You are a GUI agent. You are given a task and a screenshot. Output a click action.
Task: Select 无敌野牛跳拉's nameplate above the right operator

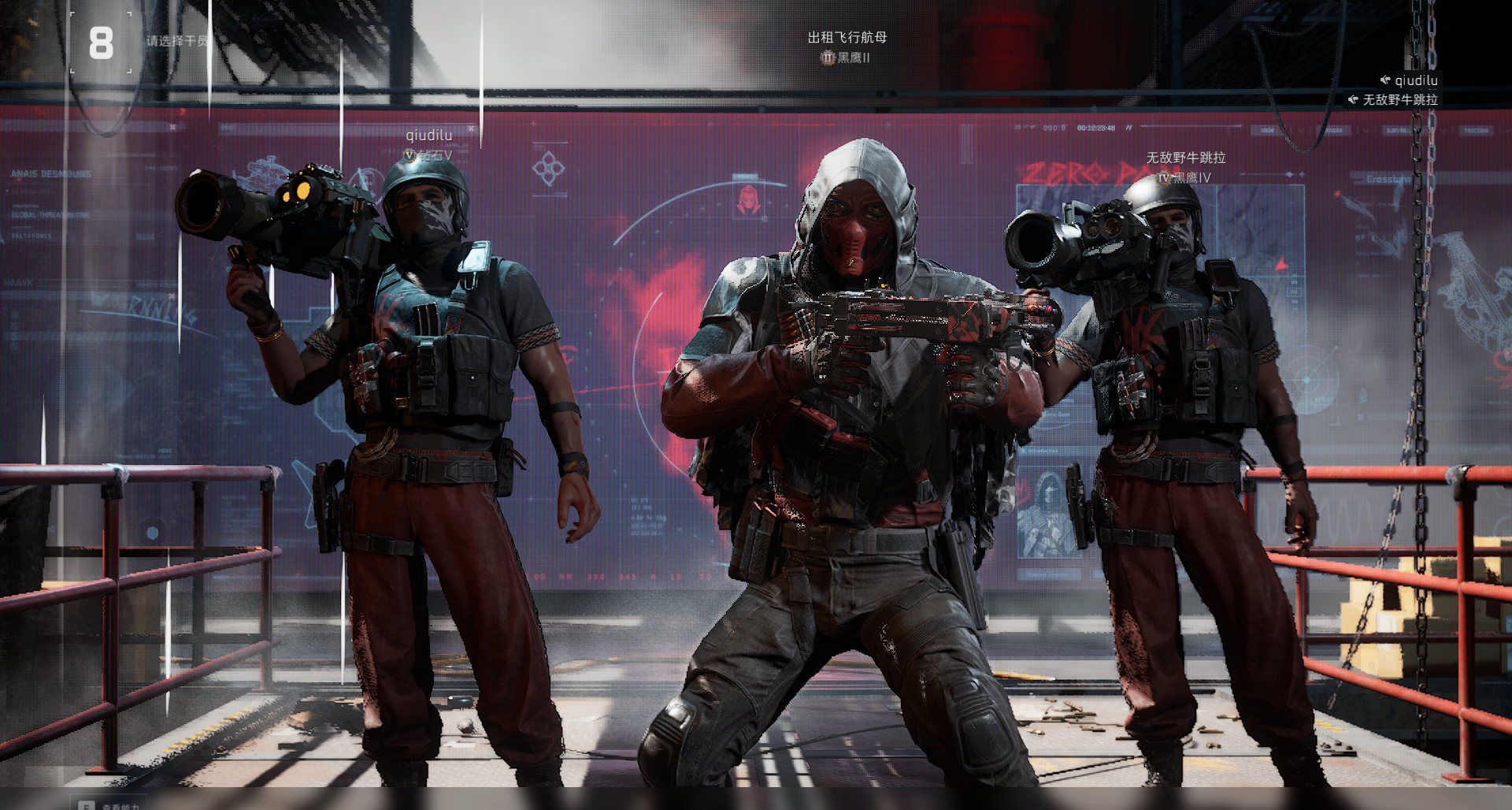(1185, 158)
